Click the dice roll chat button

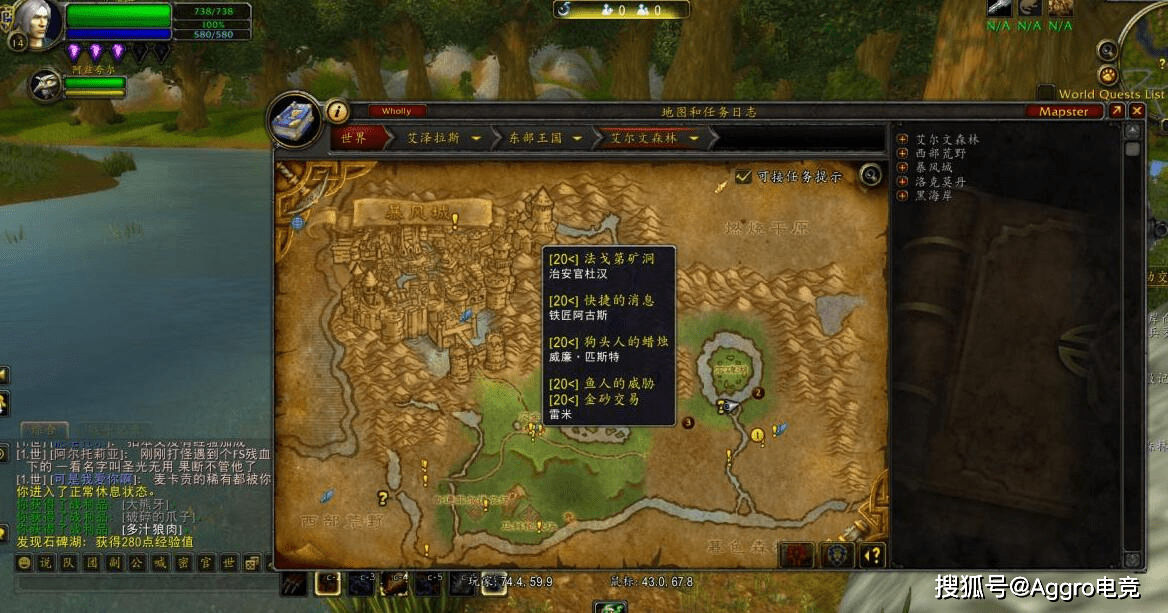coord(252,562)
